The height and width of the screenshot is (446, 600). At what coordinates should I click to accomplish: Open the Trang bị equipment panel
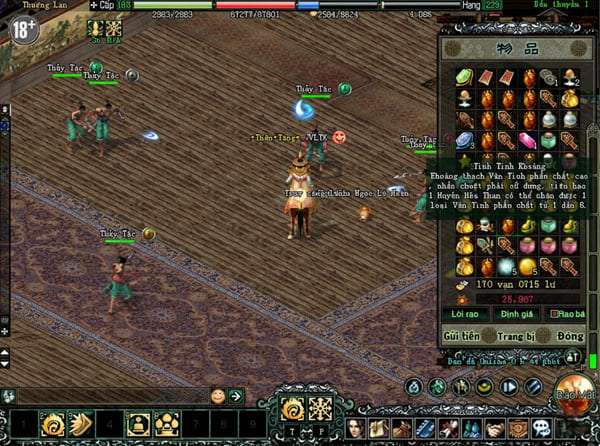tap(513, 335)
